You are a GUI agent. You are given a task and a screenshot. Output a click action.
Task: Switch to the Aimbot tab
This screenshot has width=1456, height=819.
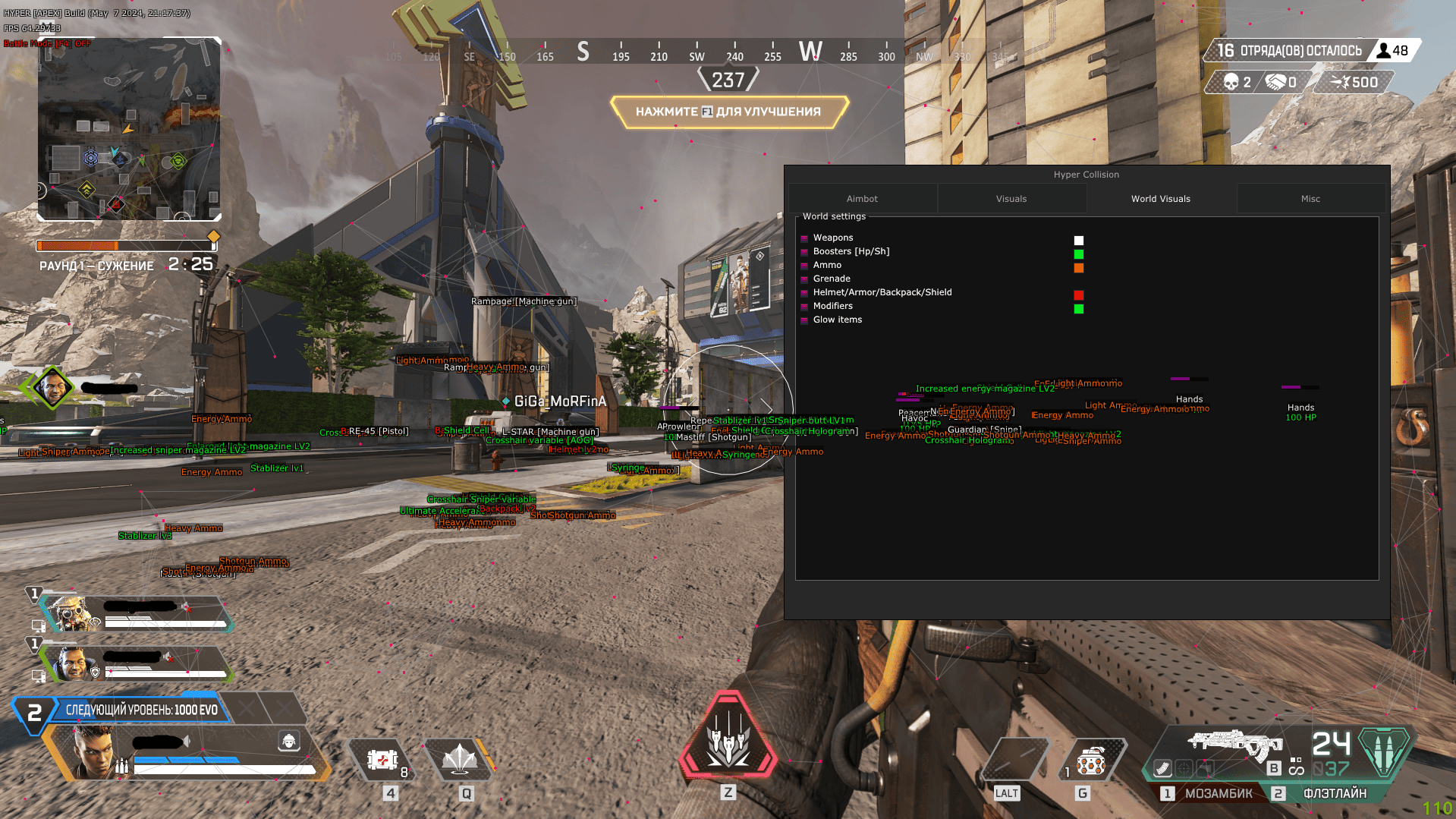861,198
